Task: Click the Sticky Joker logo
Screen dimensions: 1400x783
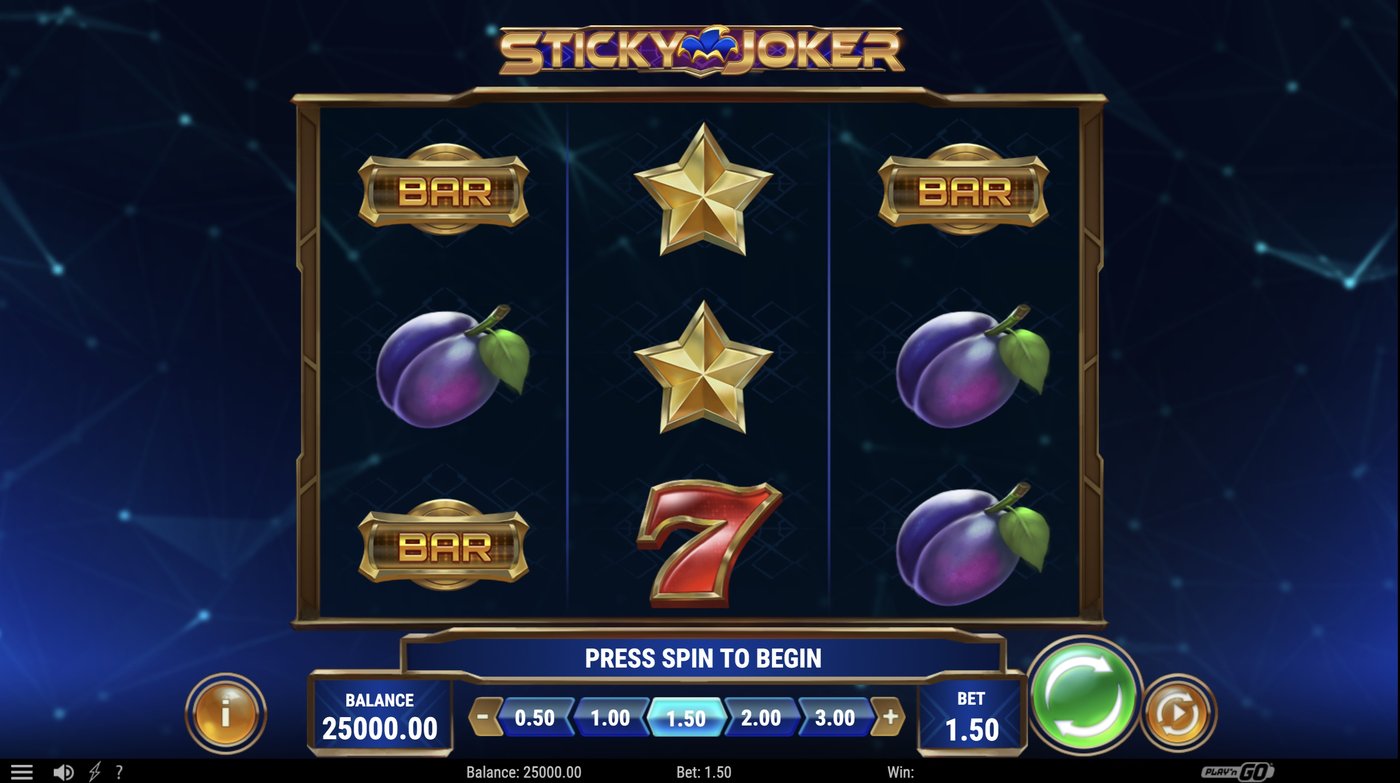Action: pyautogui.click(x=700, y=45)
